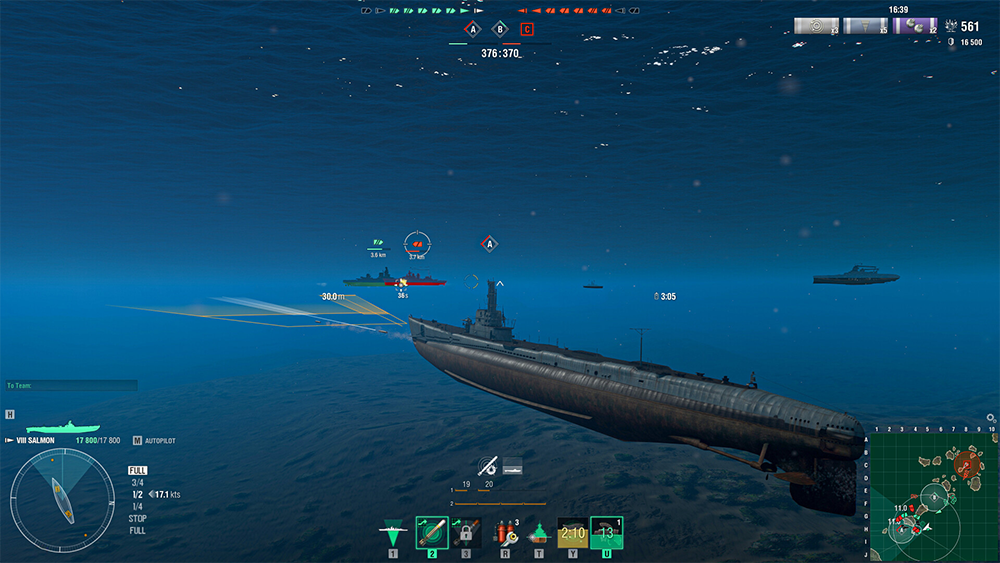
Task: Activate the Damage Control Party consumable
Action: coord(505,532)
